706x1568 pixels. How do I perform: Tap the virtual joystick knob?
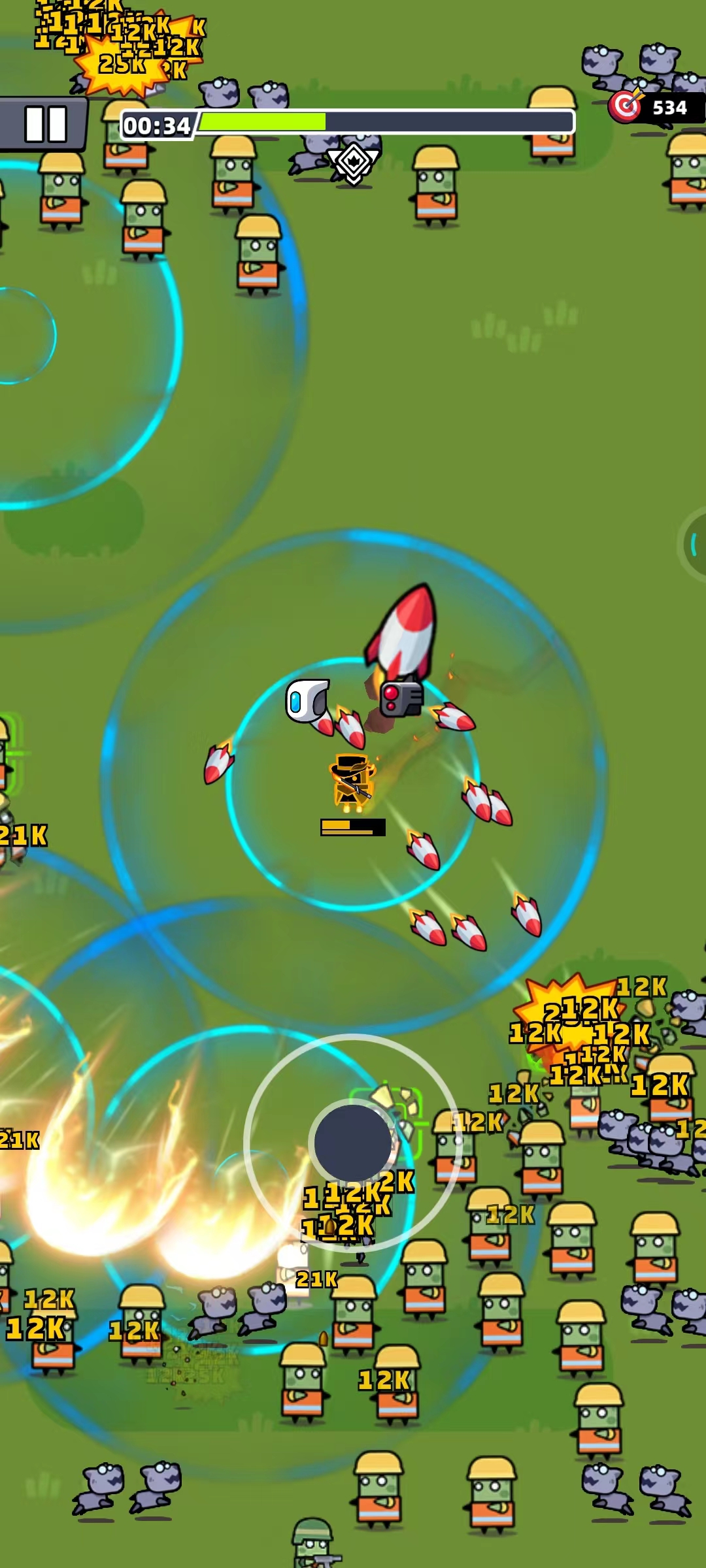tap(352, 1143)
